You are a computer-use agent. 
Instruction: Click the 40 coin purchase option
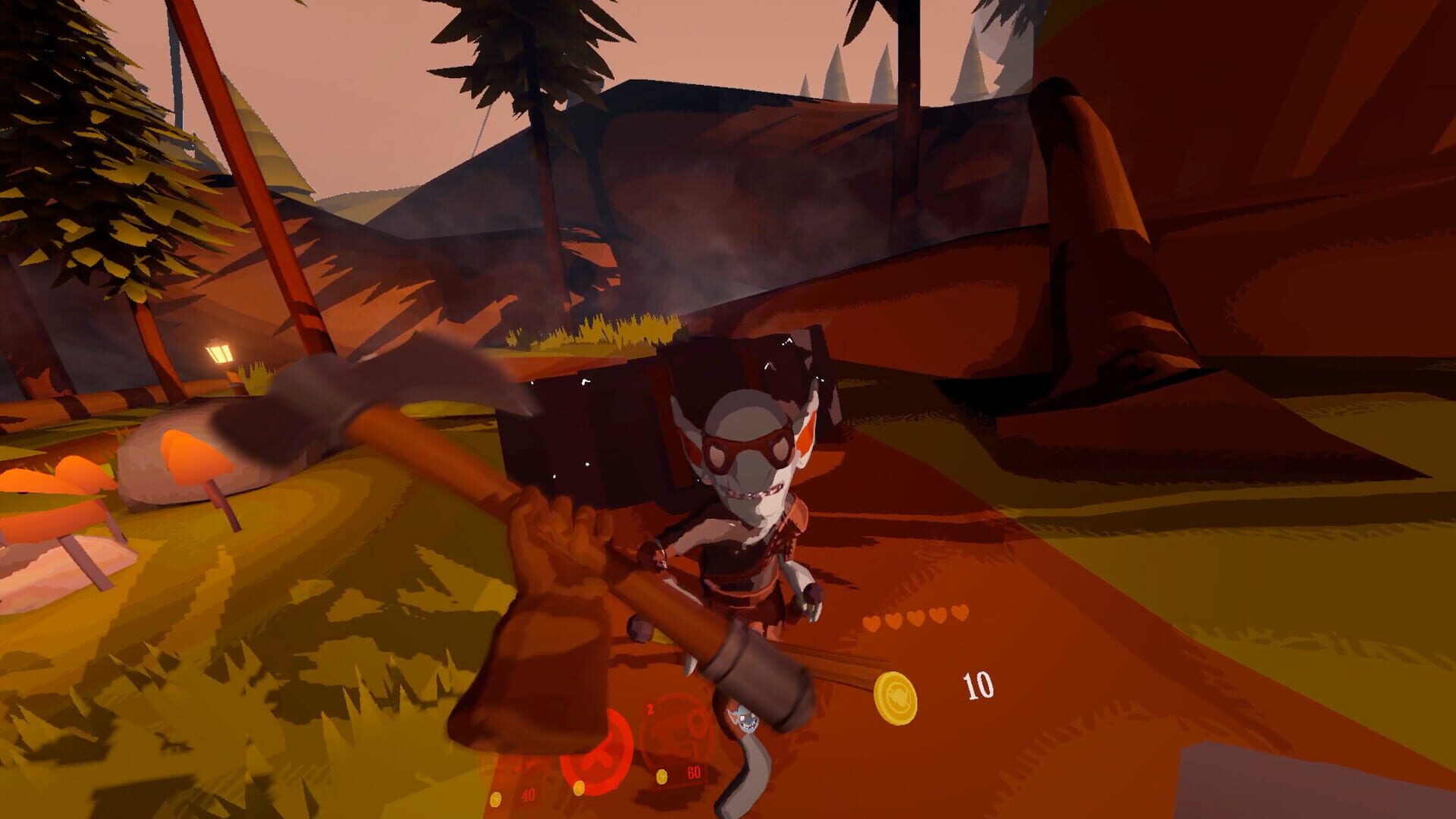click(x=529, y=795)
